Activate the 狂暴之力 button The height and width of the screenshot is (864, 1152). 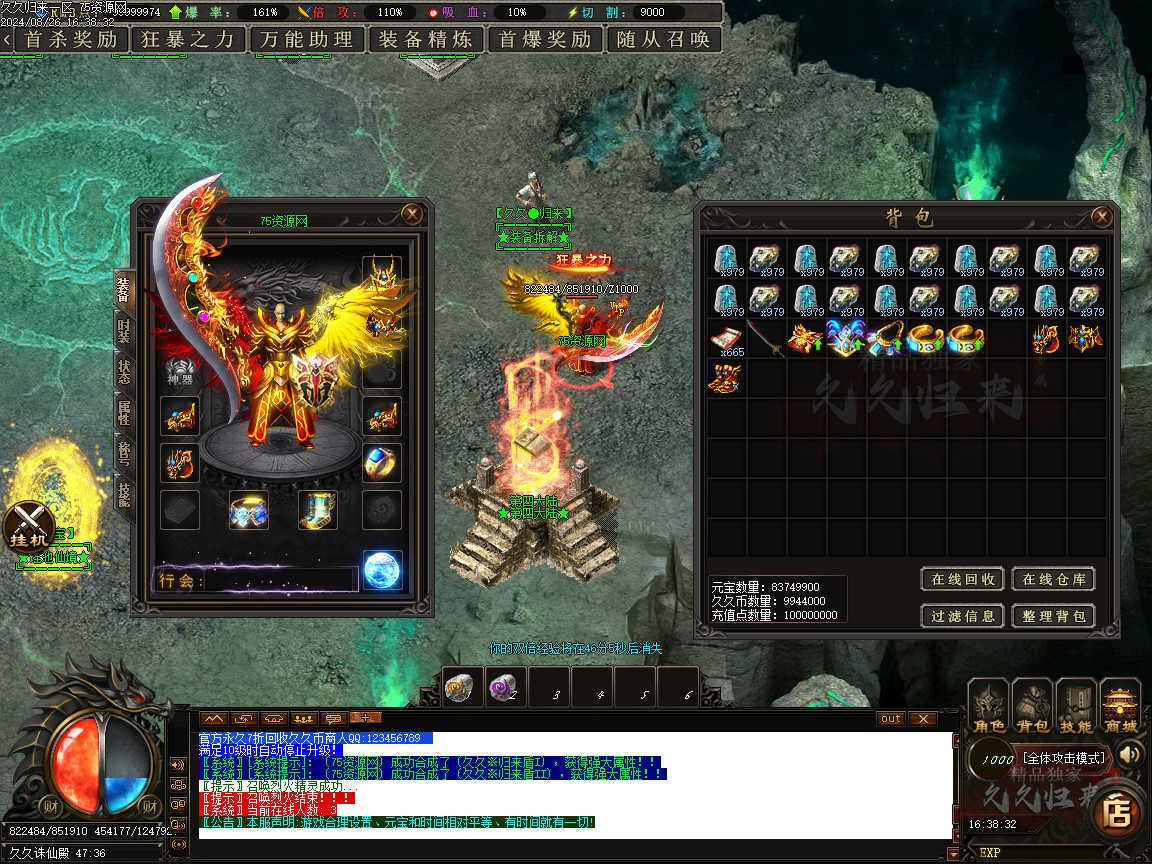coord(187,40)
